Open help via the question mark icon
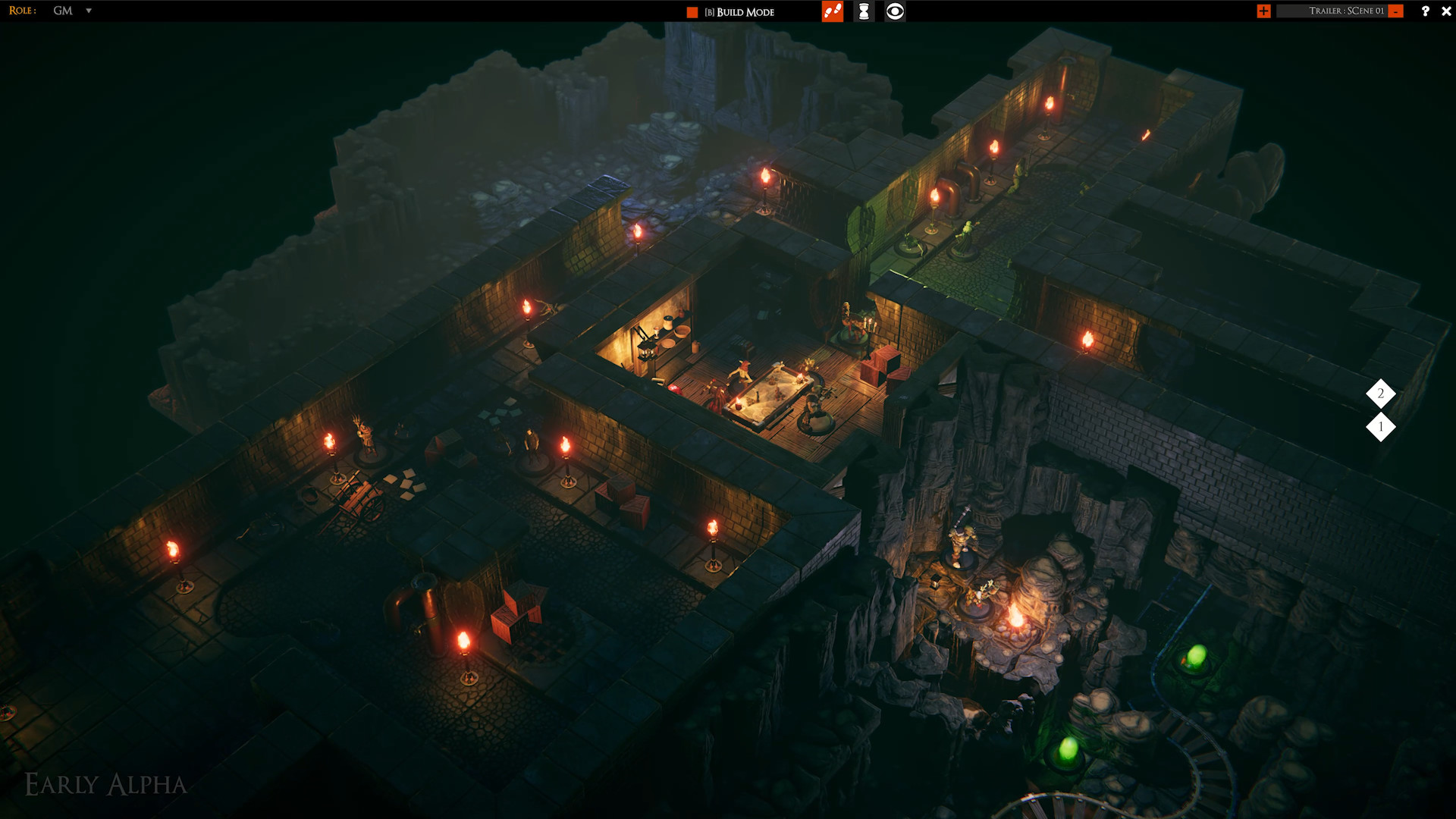This screenshot has height=819, width=1456. point(1425,11)
